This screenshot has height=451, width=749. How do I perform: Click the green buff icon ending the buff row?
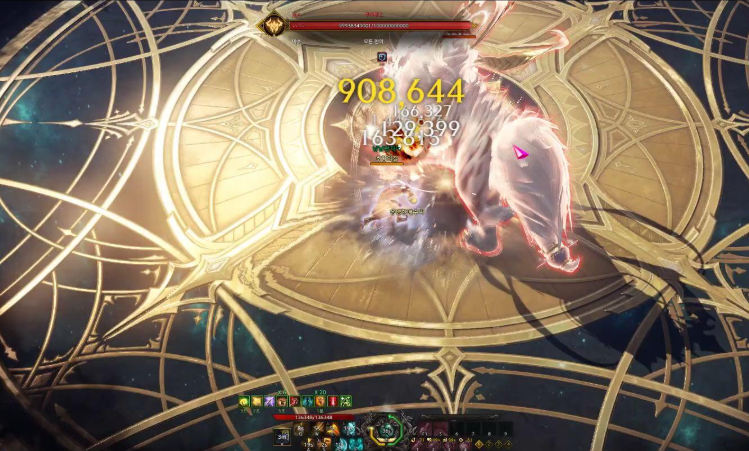346,401
